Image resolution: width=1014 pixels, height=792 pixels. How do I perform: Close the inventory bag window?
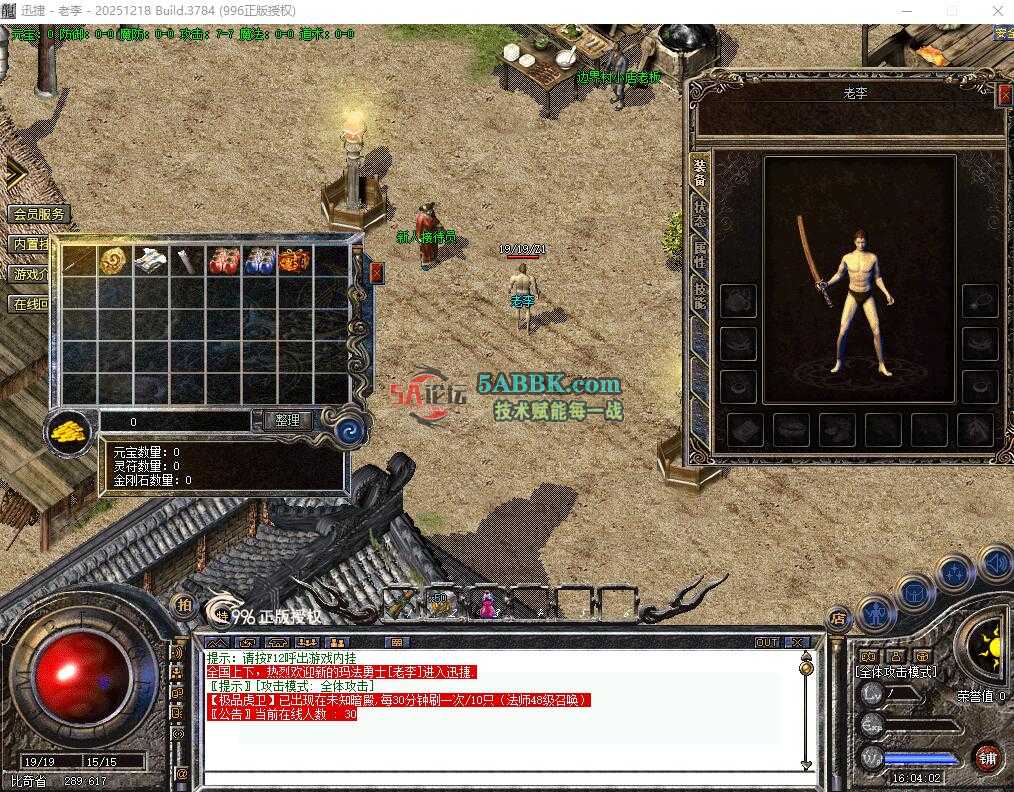376,271
